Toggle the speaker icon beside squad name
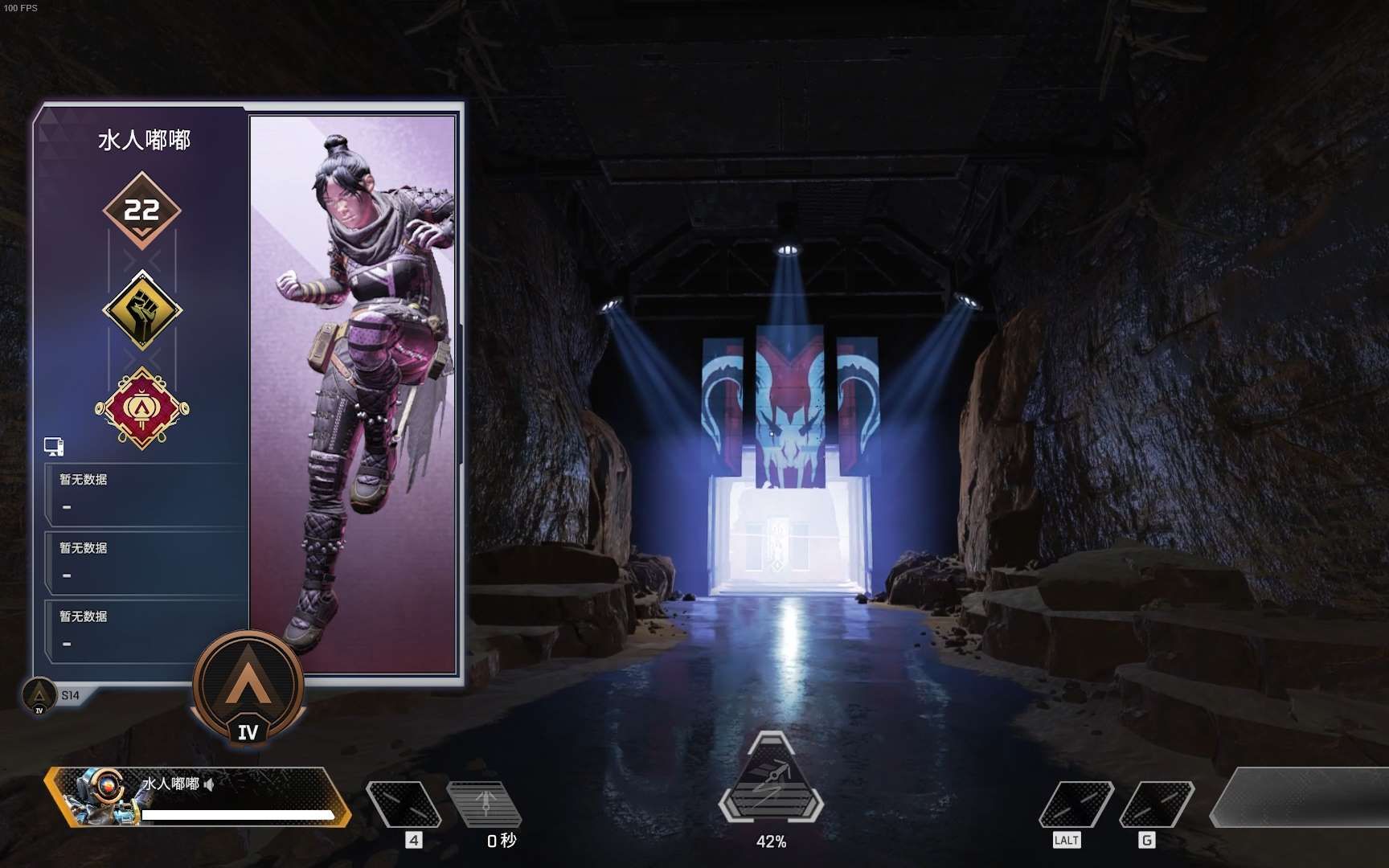Screen dimensions: 1389x868 210,784
